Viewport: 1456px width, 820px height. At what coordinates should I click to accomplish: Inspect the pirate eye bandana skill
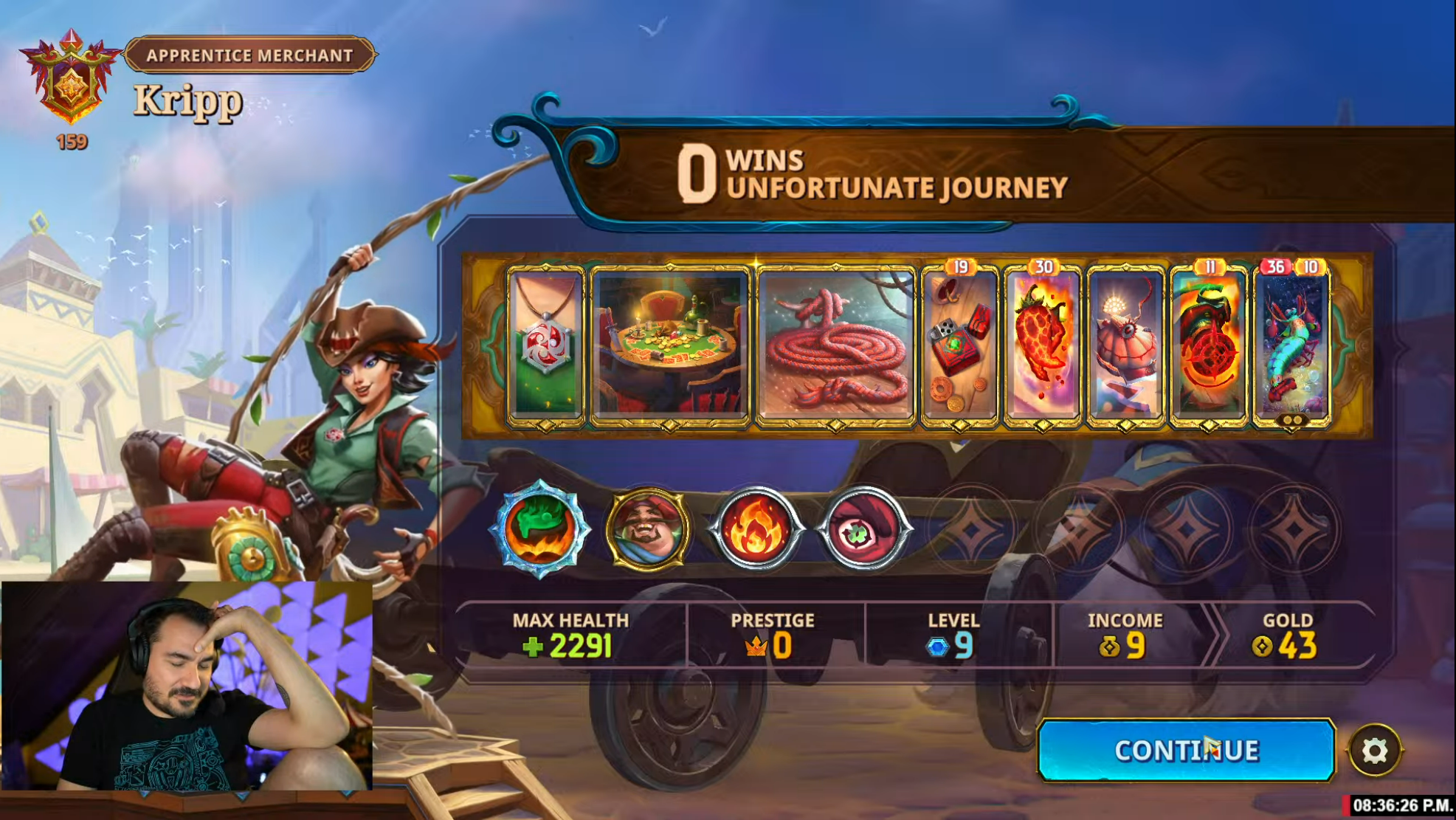tap(863, 528)
